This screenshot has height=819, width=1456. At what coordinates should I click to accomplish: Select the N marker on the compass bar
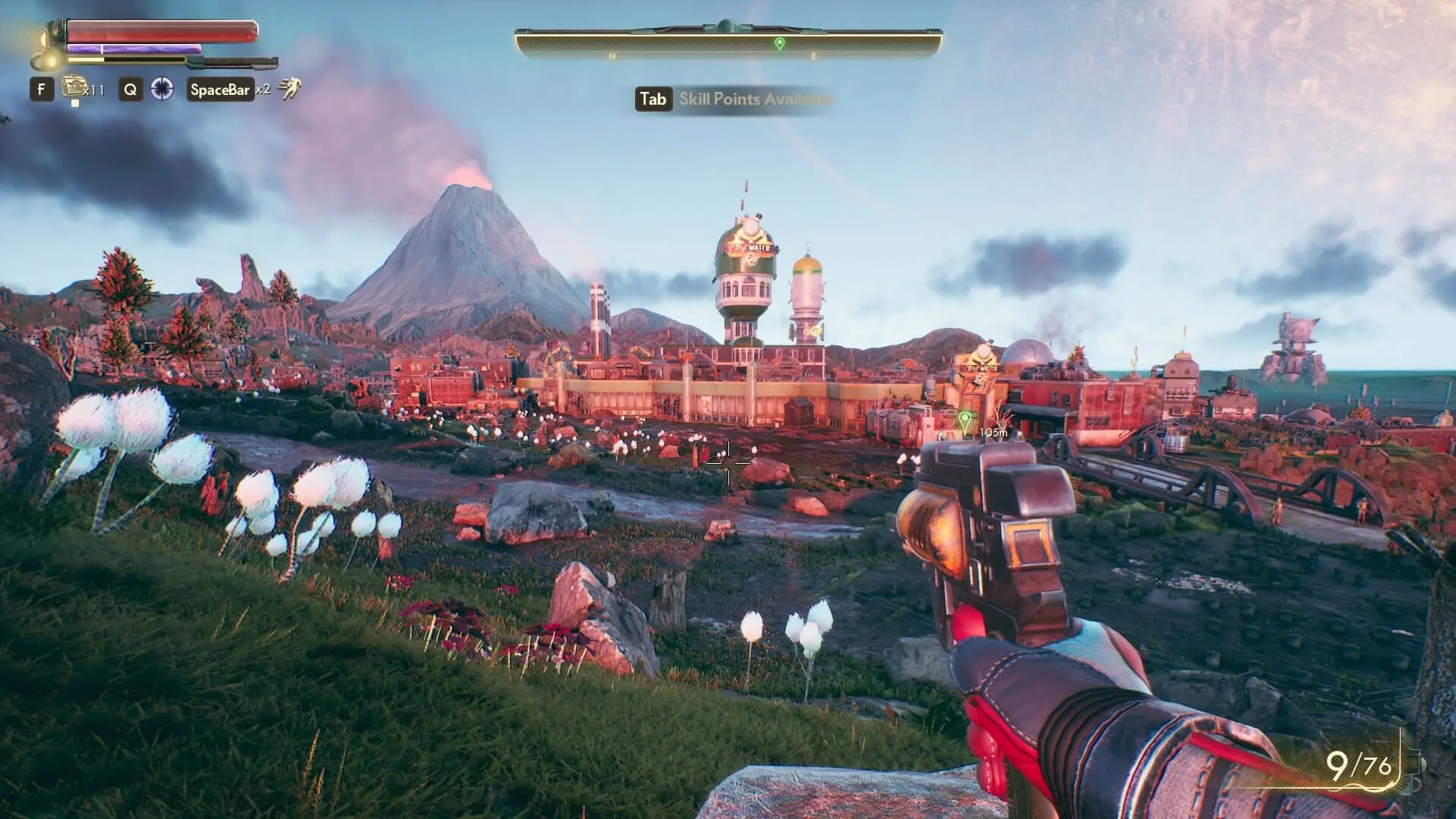point(612,55)
